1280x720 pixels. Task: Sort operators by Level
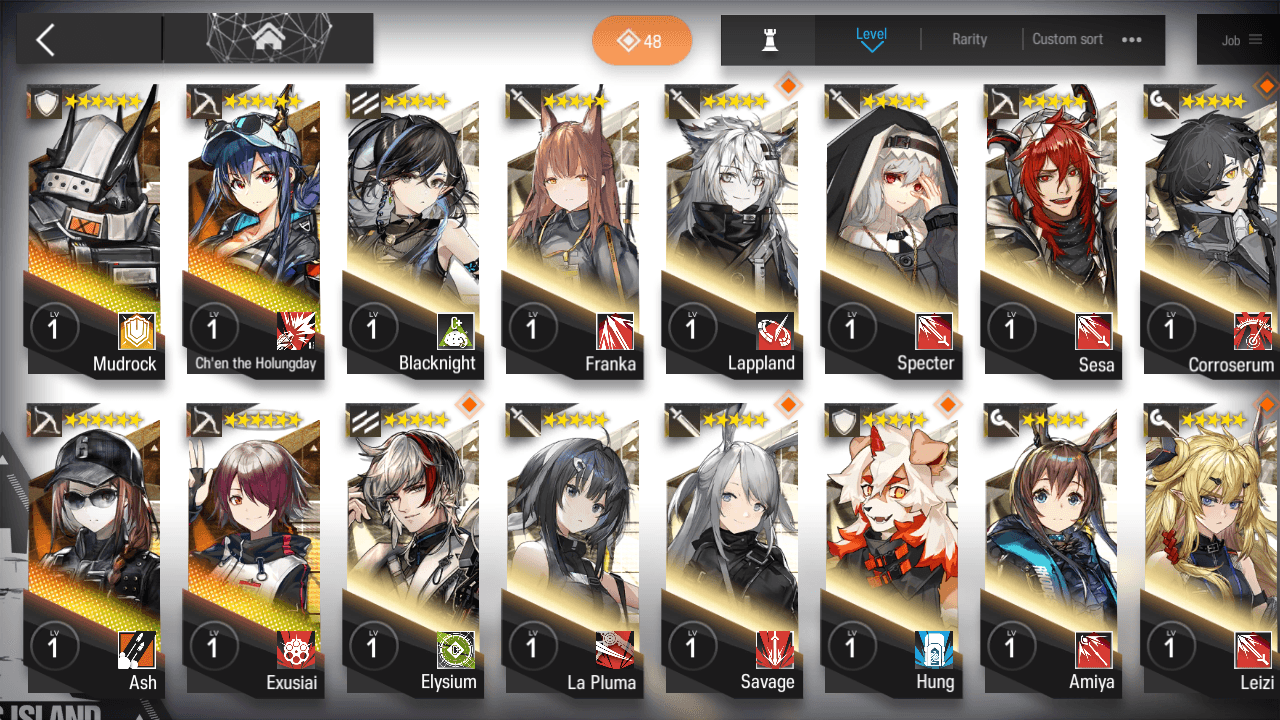871,39
